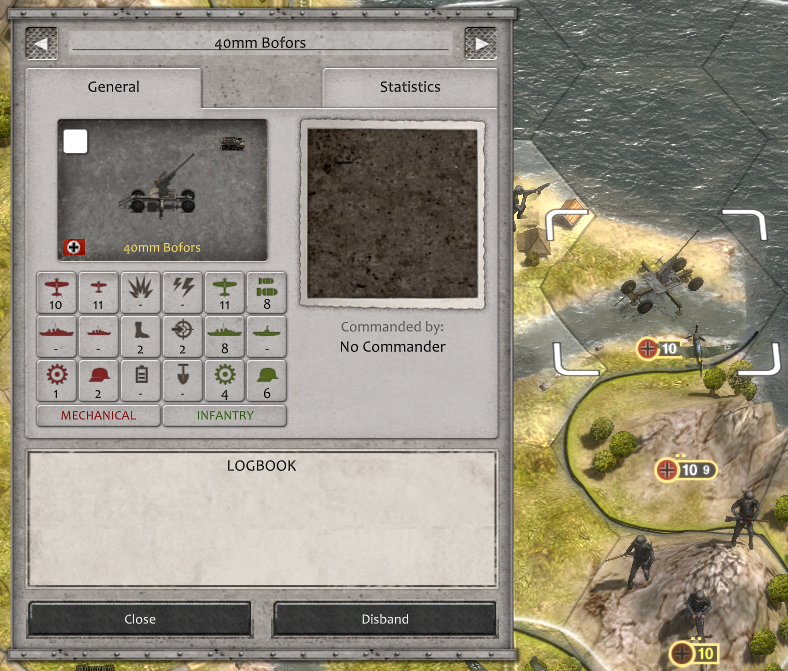Screen dimensions: 788x671
Task: Toggle the white checkbox on unit portrait
Action: tap(76, 142)
